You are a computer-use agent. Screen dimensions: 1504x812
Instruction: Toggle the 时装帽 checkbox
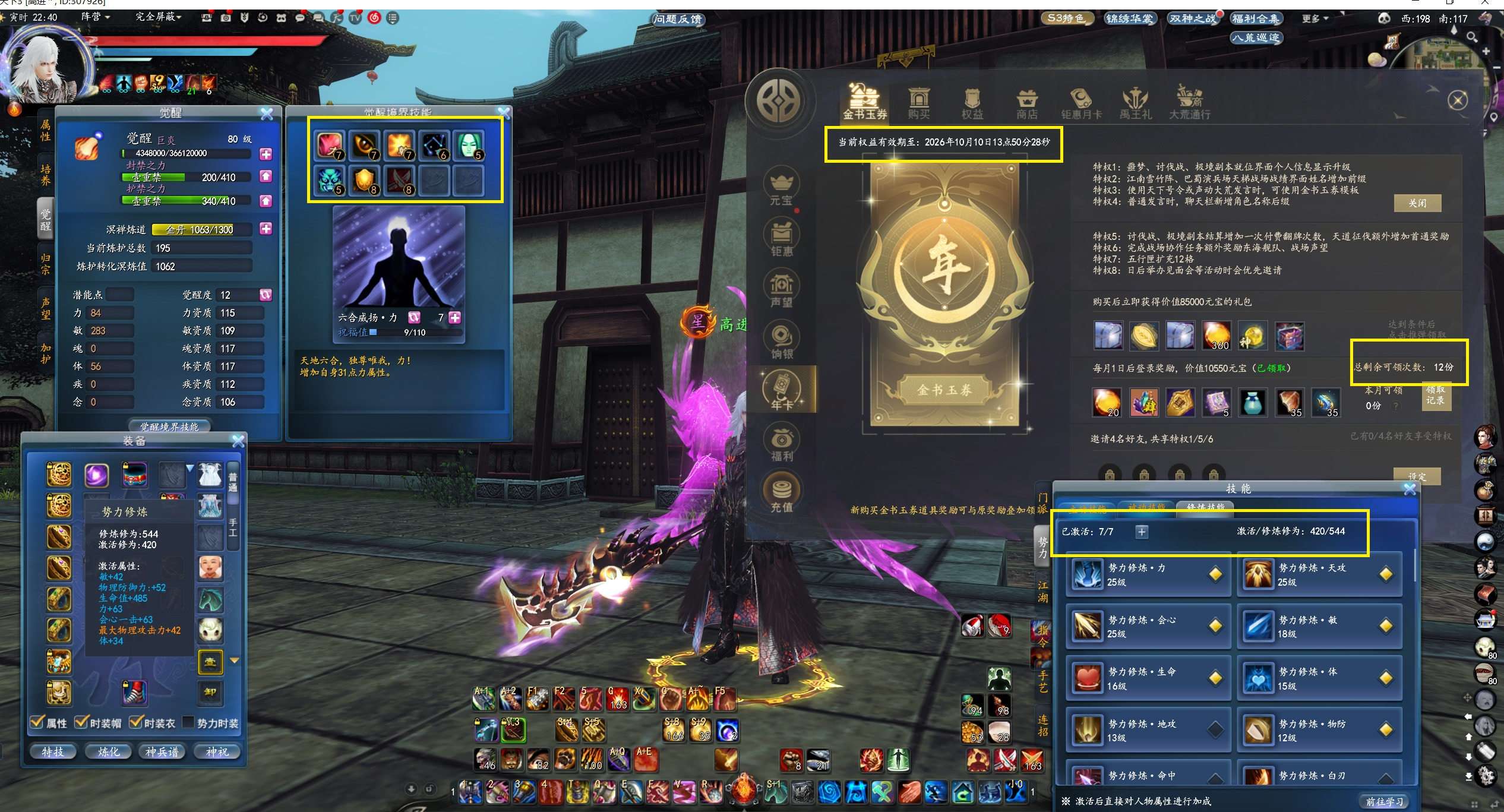(81, 722)
